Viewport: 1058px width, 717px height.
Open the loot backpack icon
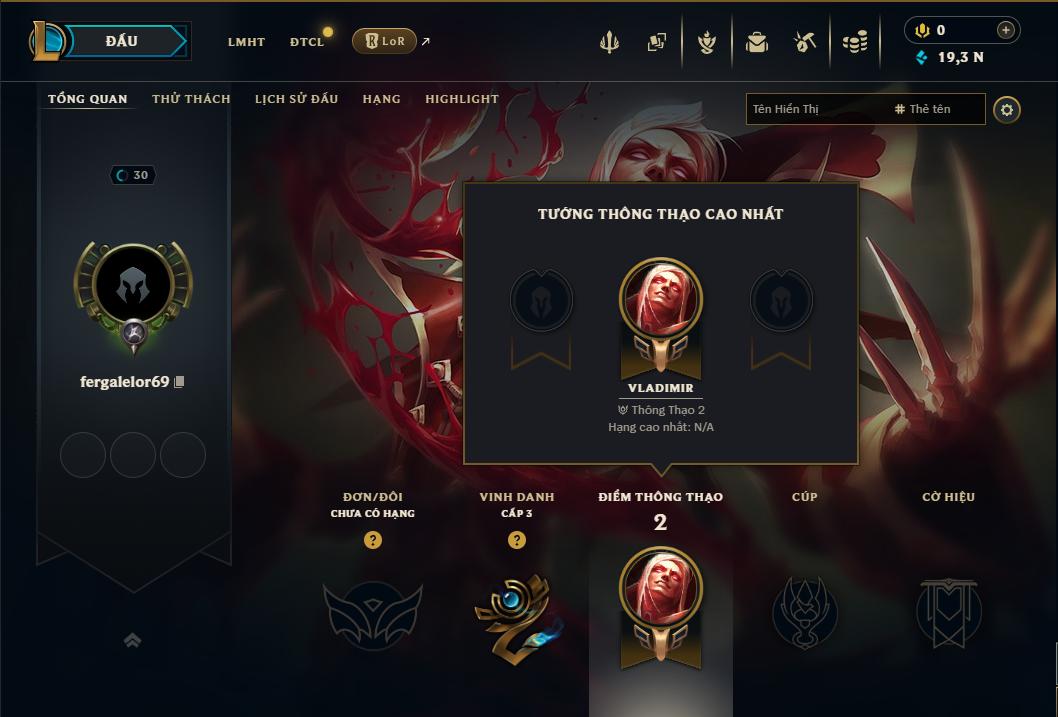point(756,42)
